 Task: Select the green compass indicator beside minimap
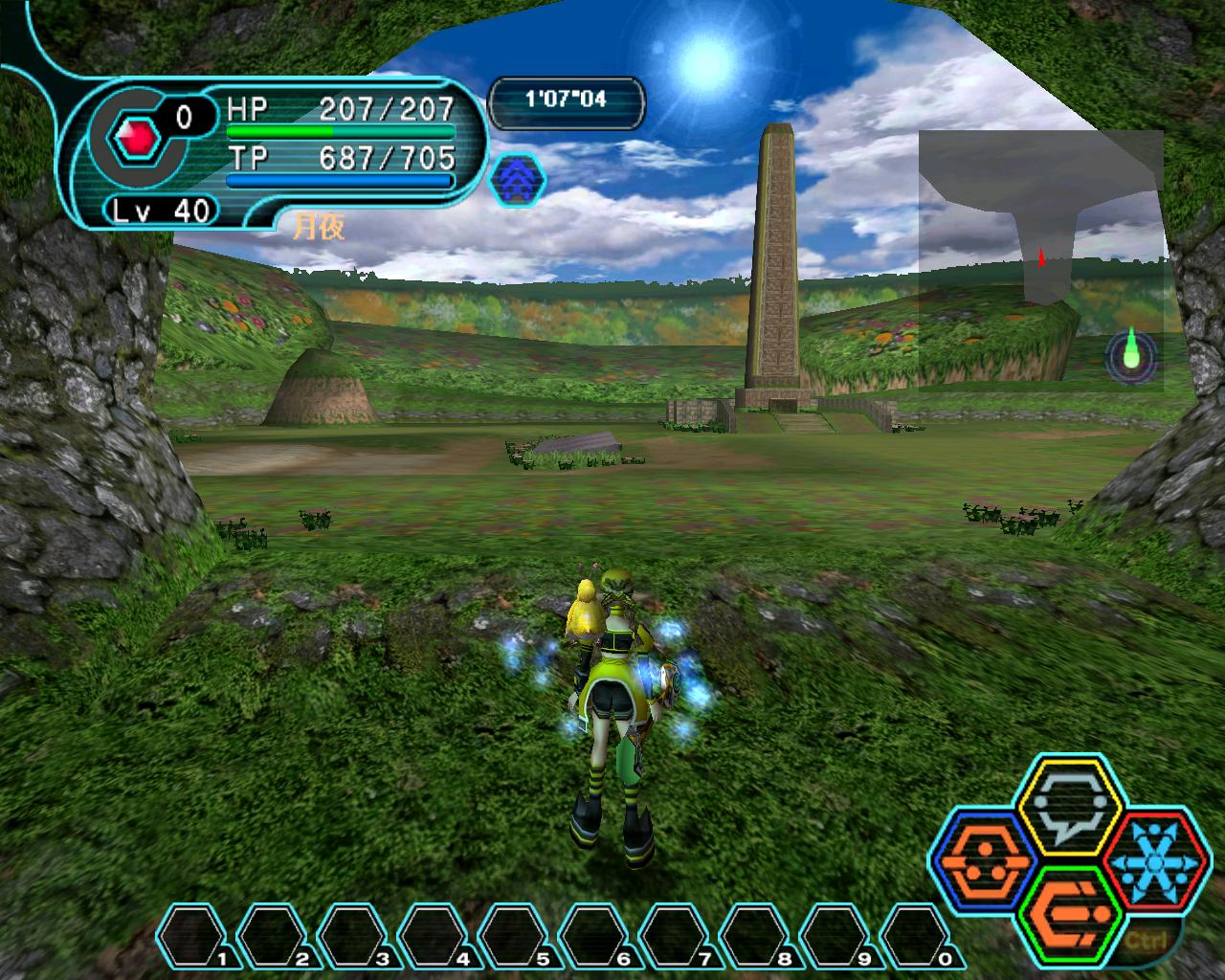pyautogui.click(x=1132, y=355)
